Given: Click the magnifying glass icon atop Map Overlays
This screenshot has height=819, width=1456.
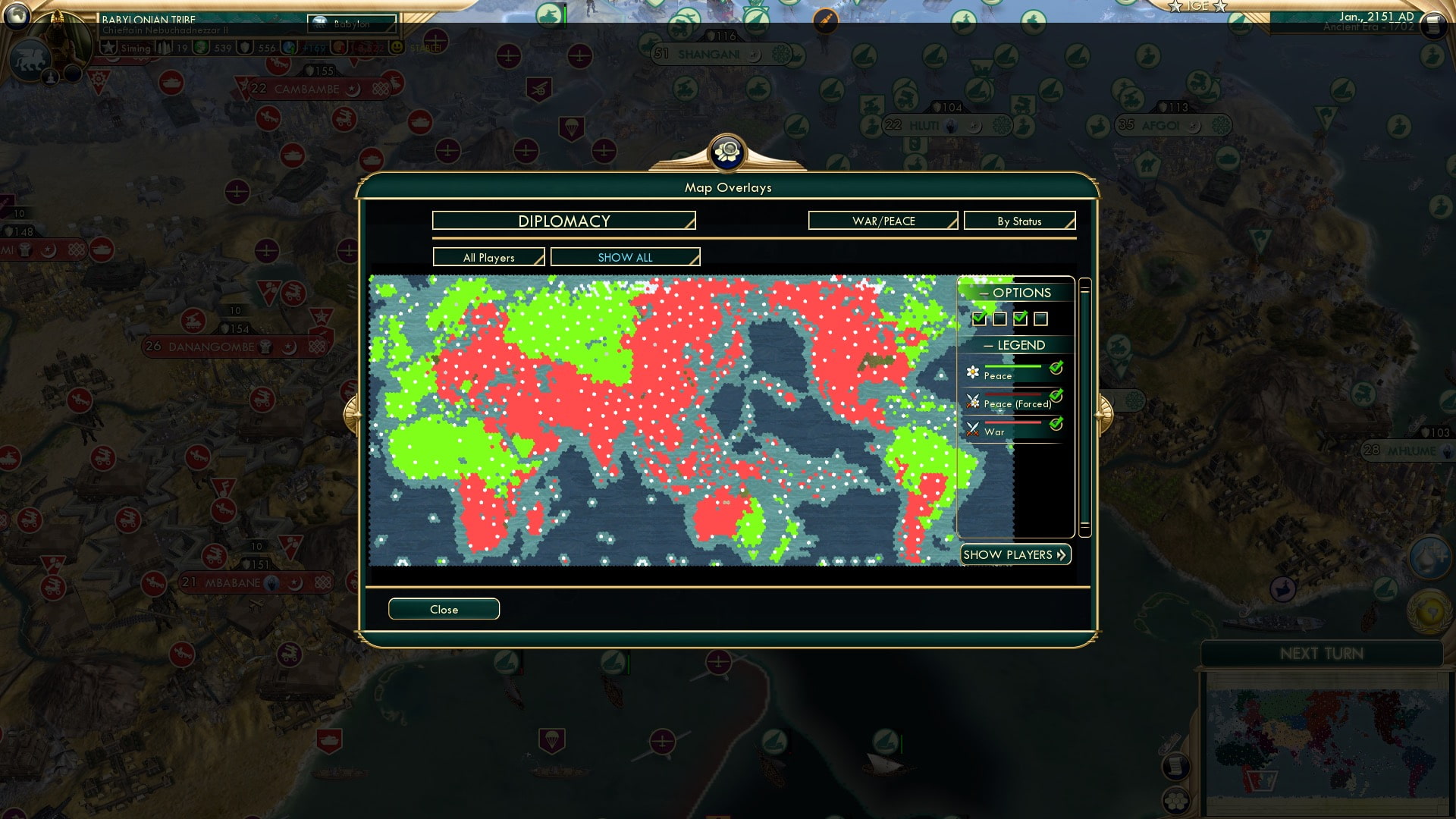Looking at the screenshot, I should coord(728,152).
